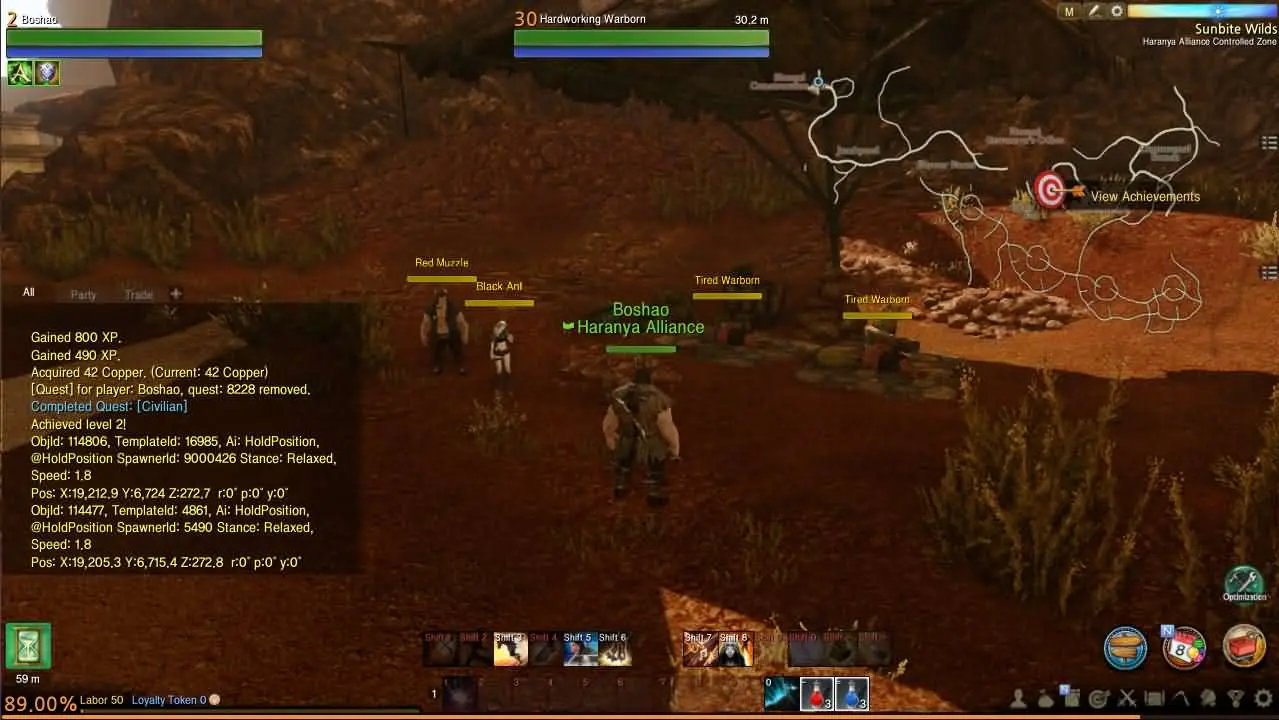
Task: Open the gear settings next to the minimap
Action: (x=1117, y=11)
